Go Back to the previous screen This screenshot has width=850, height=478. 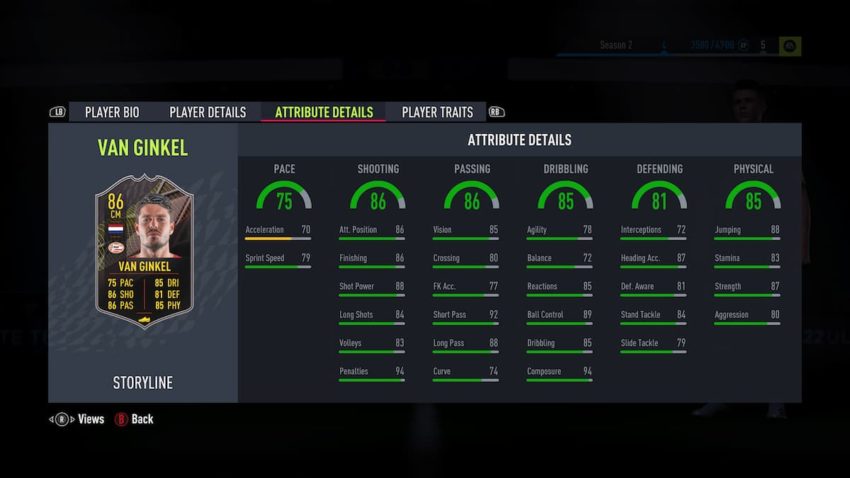[135, 419]
